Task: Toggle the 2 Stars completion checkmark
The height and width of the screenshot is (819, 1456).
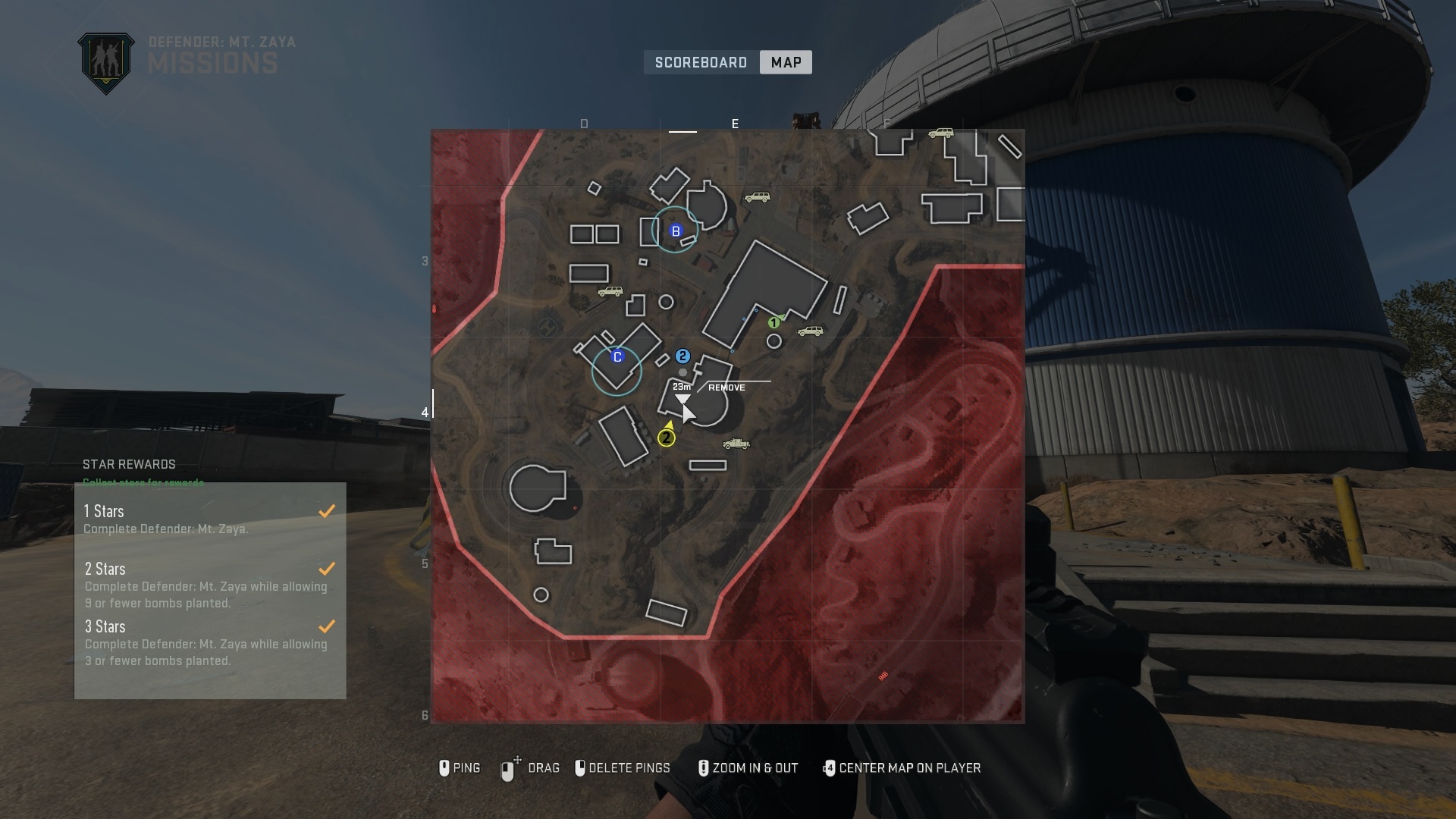Action: point(327,569)
